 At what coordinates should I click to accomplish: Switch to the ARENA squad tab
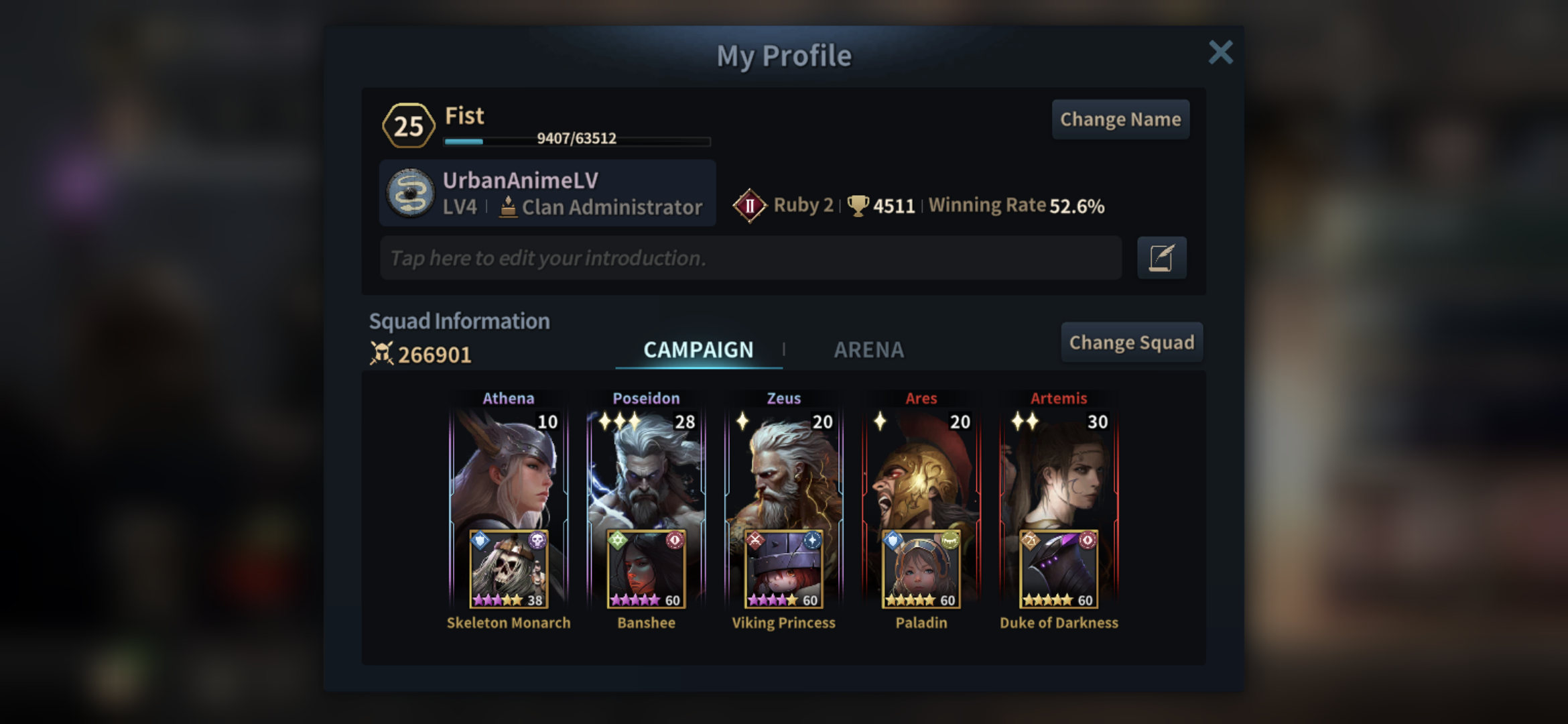tap(868, 350)
